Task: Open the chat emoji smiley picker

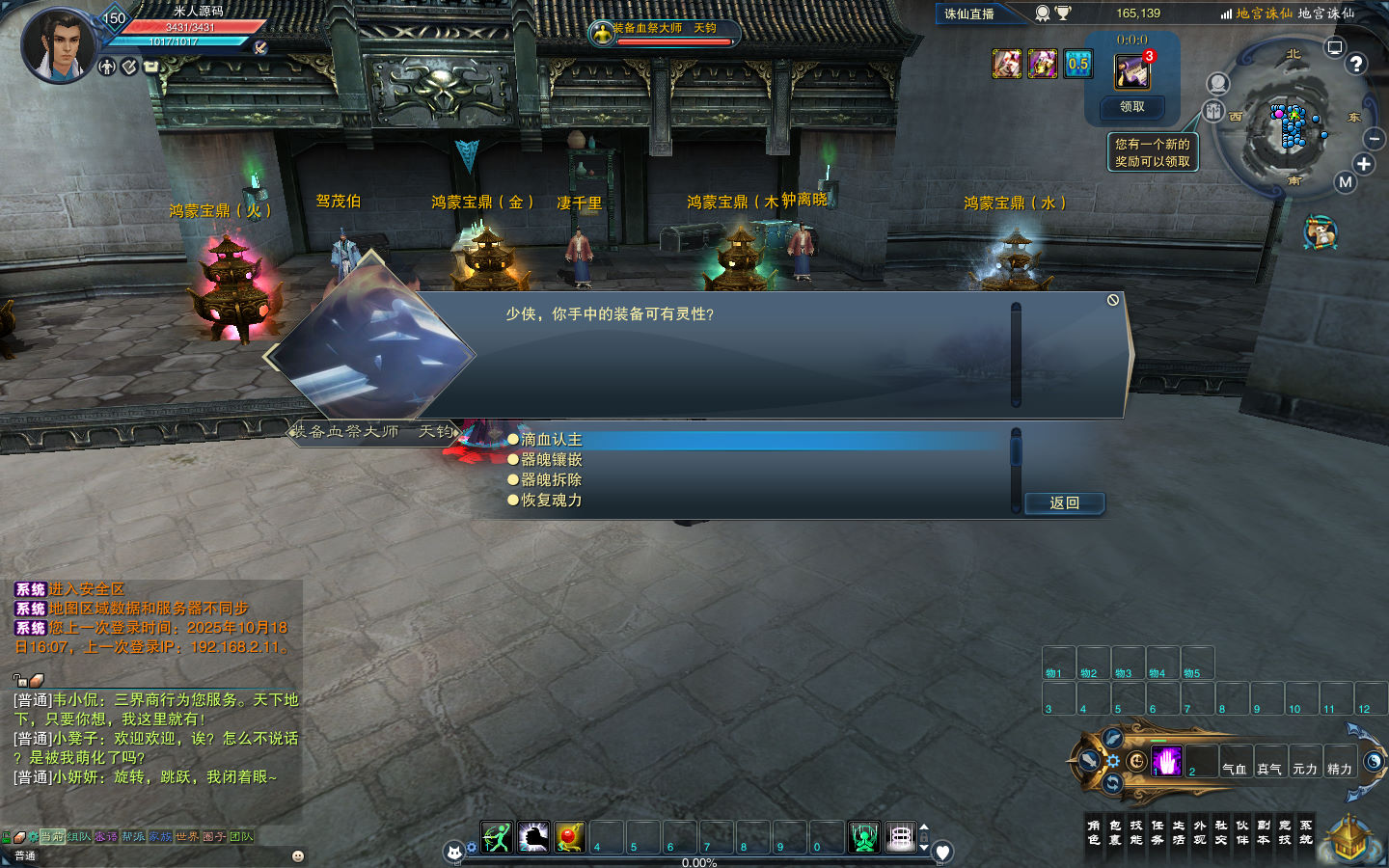Action: click(x=298, y=855)
